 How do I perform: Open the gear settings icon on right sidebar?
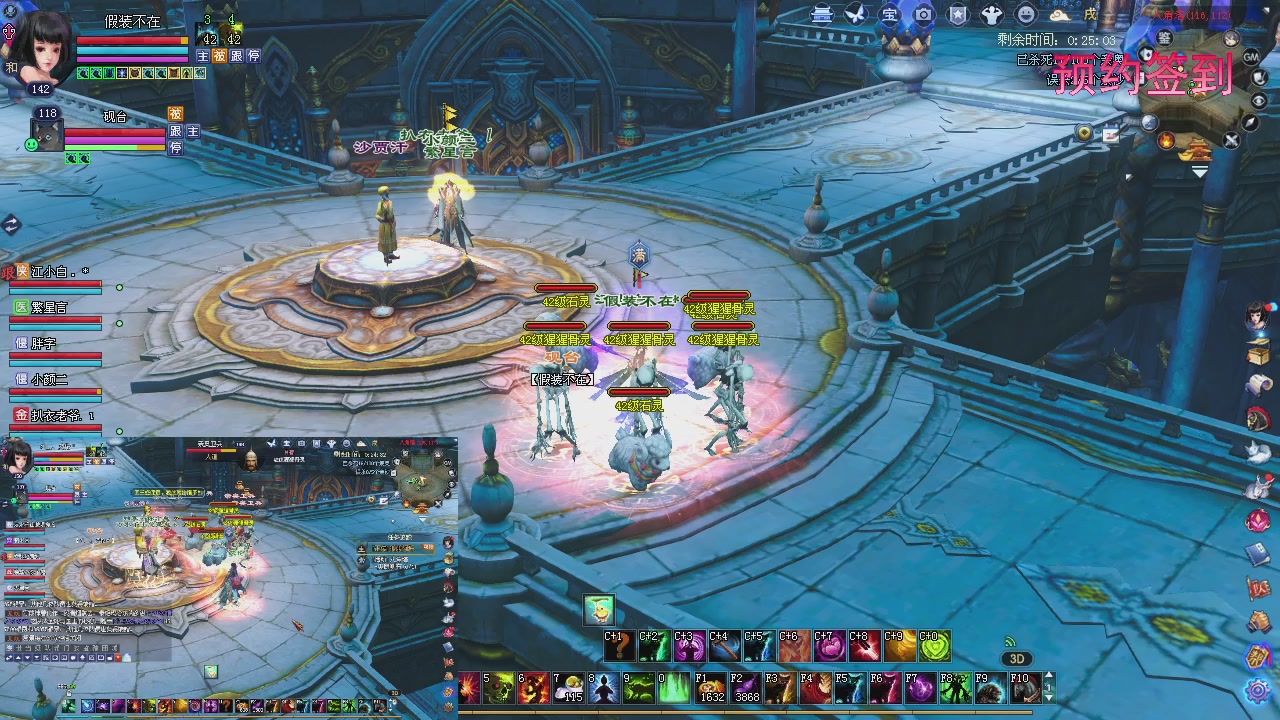point(1258,690)
